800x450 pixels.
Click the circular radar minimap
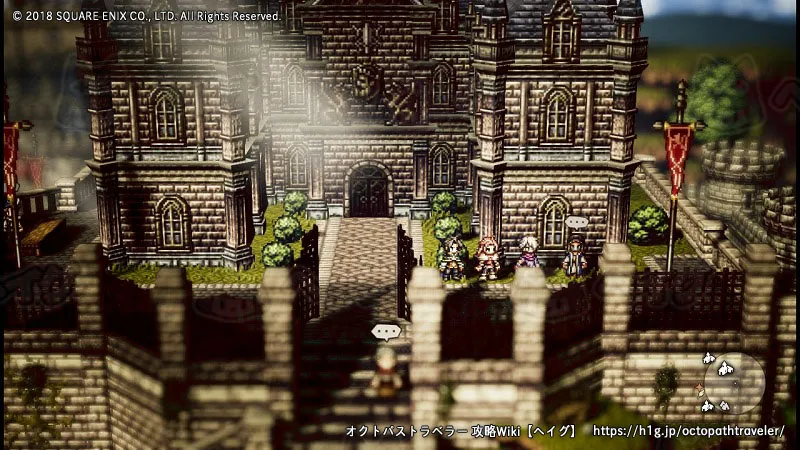(734, 382)
